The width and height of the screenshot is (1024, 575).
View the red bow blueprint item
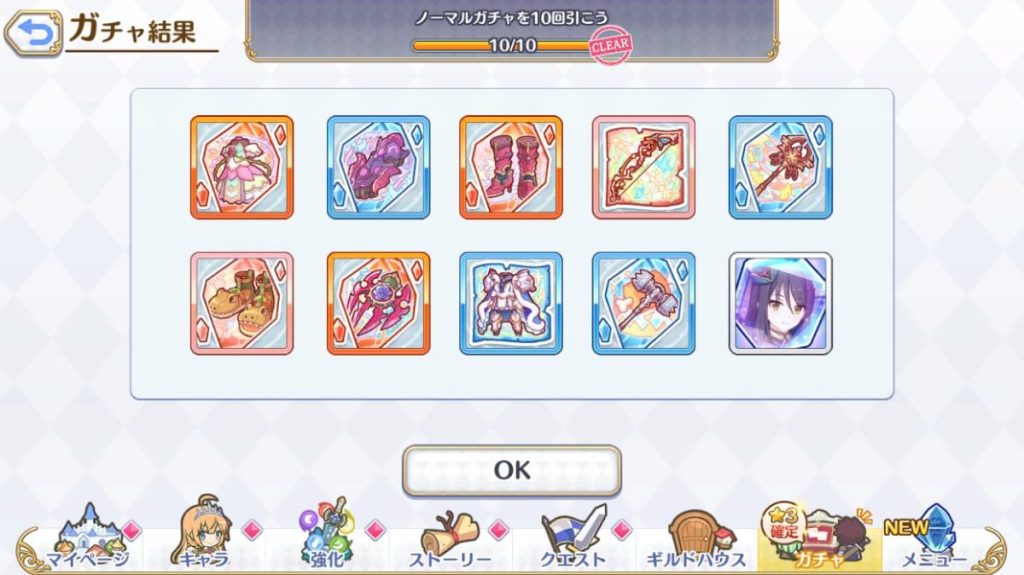(x=643, y=167)
